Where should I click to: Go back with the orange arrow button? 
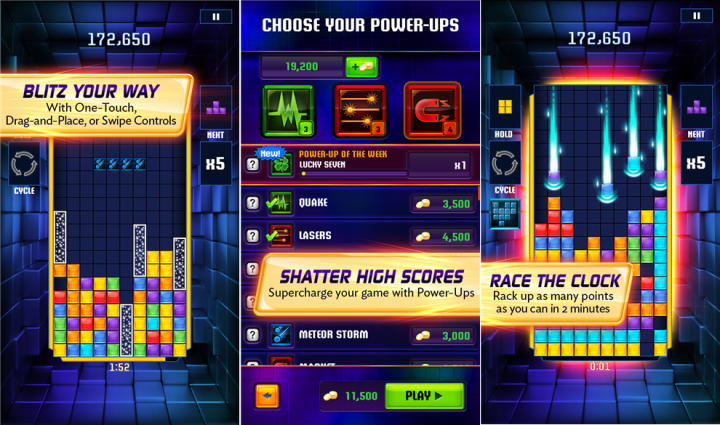267,395
